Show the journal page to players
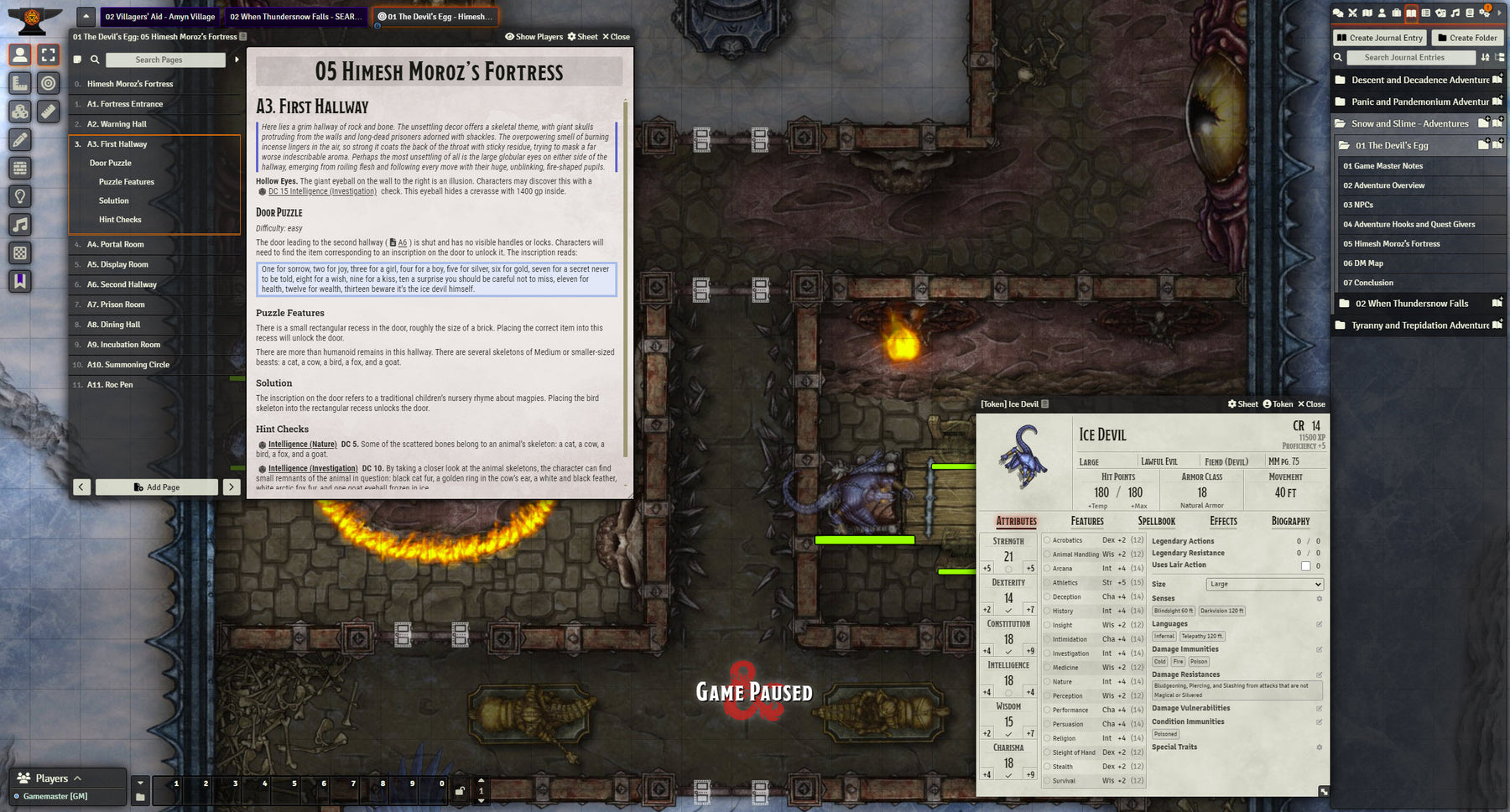The width and height of the screenshot is (1510, 812). (534, 37)
